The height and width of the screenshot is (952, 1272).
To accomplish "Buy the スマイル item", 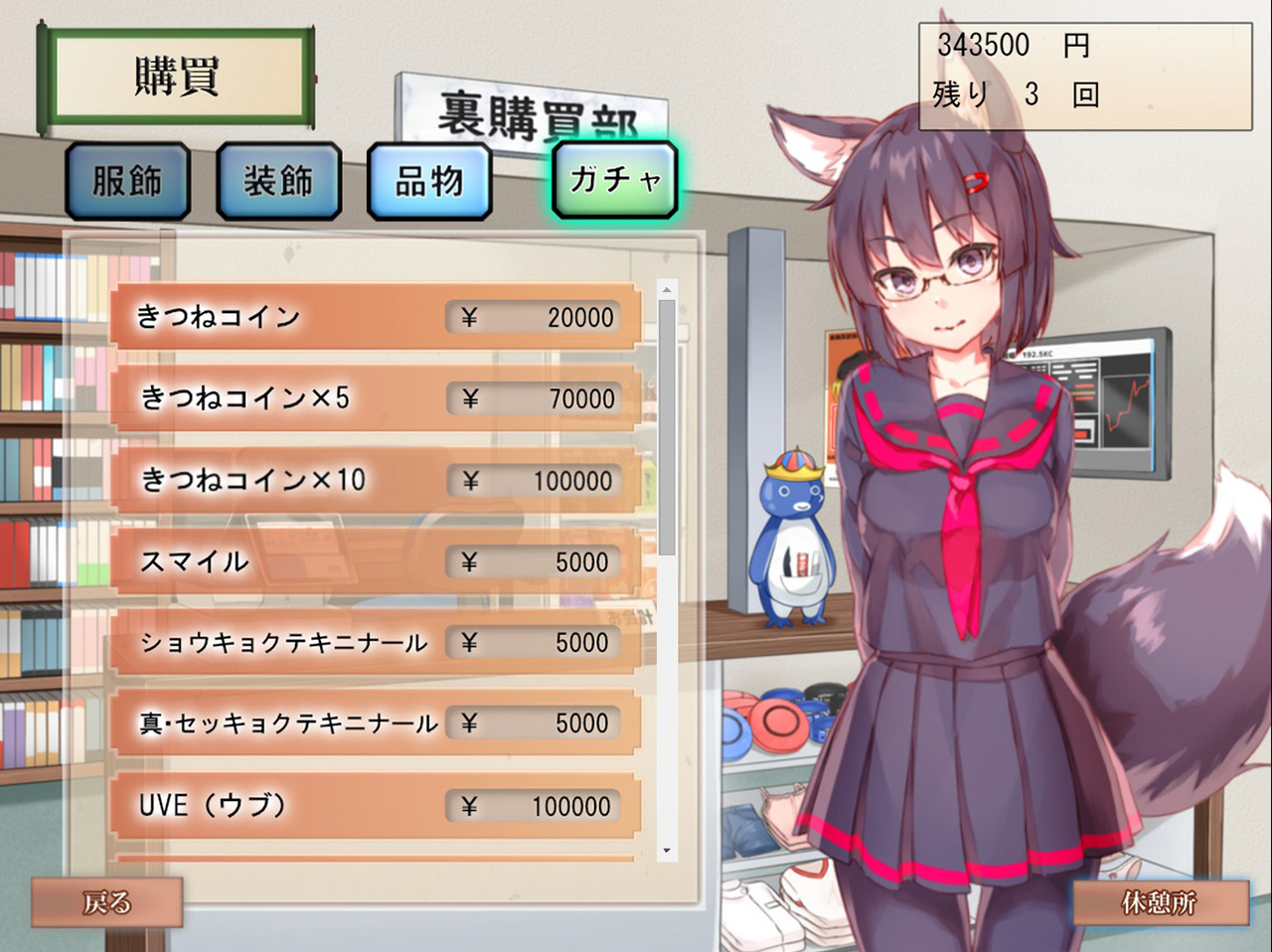I will (x=376, y=561).
